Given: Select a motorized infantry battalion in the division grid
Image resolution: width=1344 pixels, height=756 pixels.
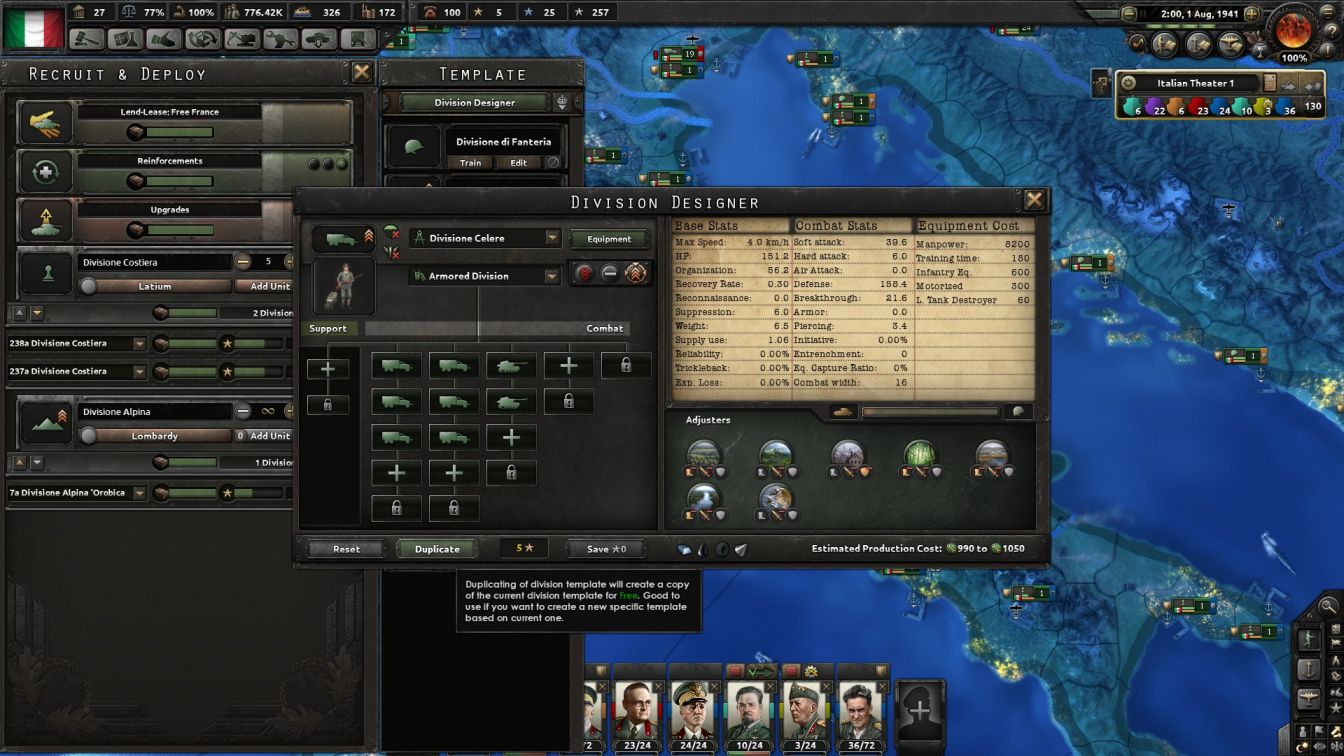Looking at the screenshot, I should point(398,363).
